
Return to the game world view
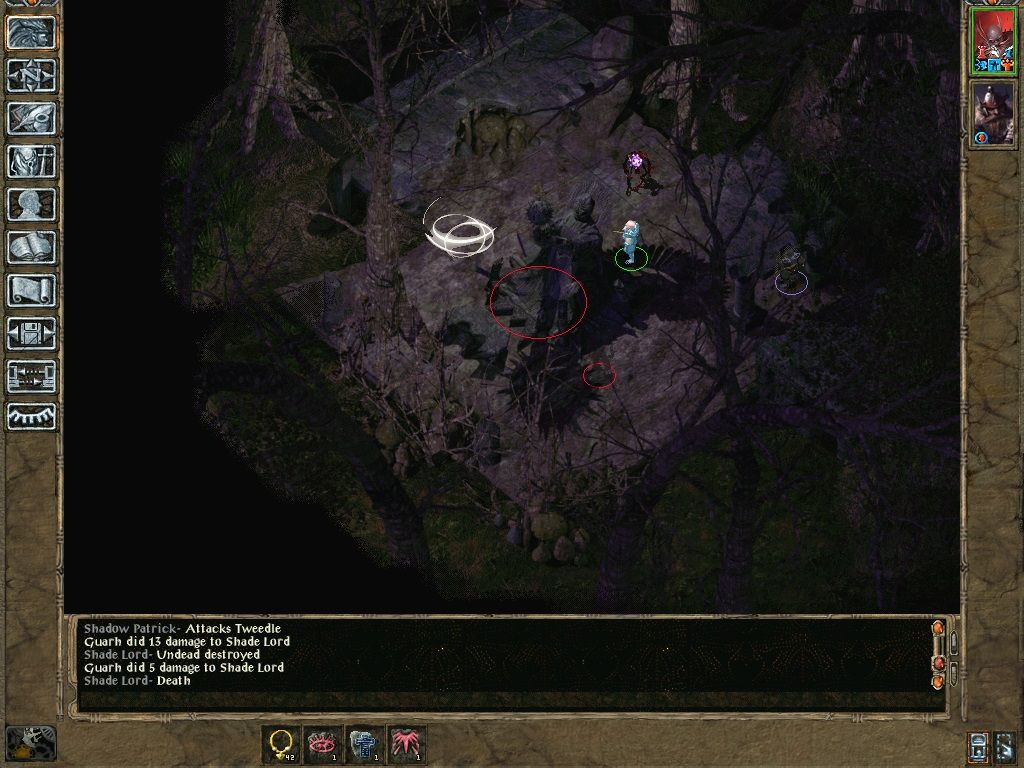click(x=31, y=33)
